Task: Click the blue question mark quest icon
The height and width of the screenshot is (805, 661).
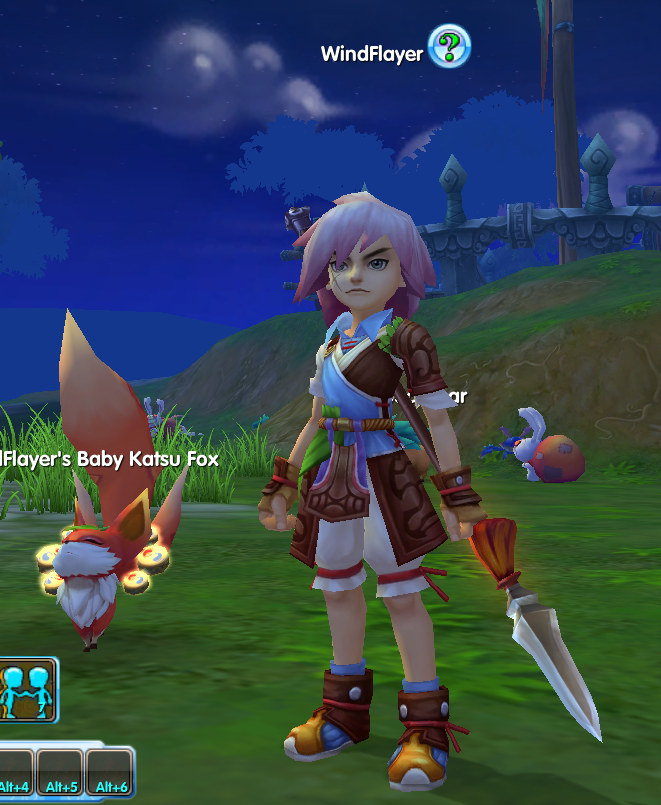Action: tap(449, 48)
